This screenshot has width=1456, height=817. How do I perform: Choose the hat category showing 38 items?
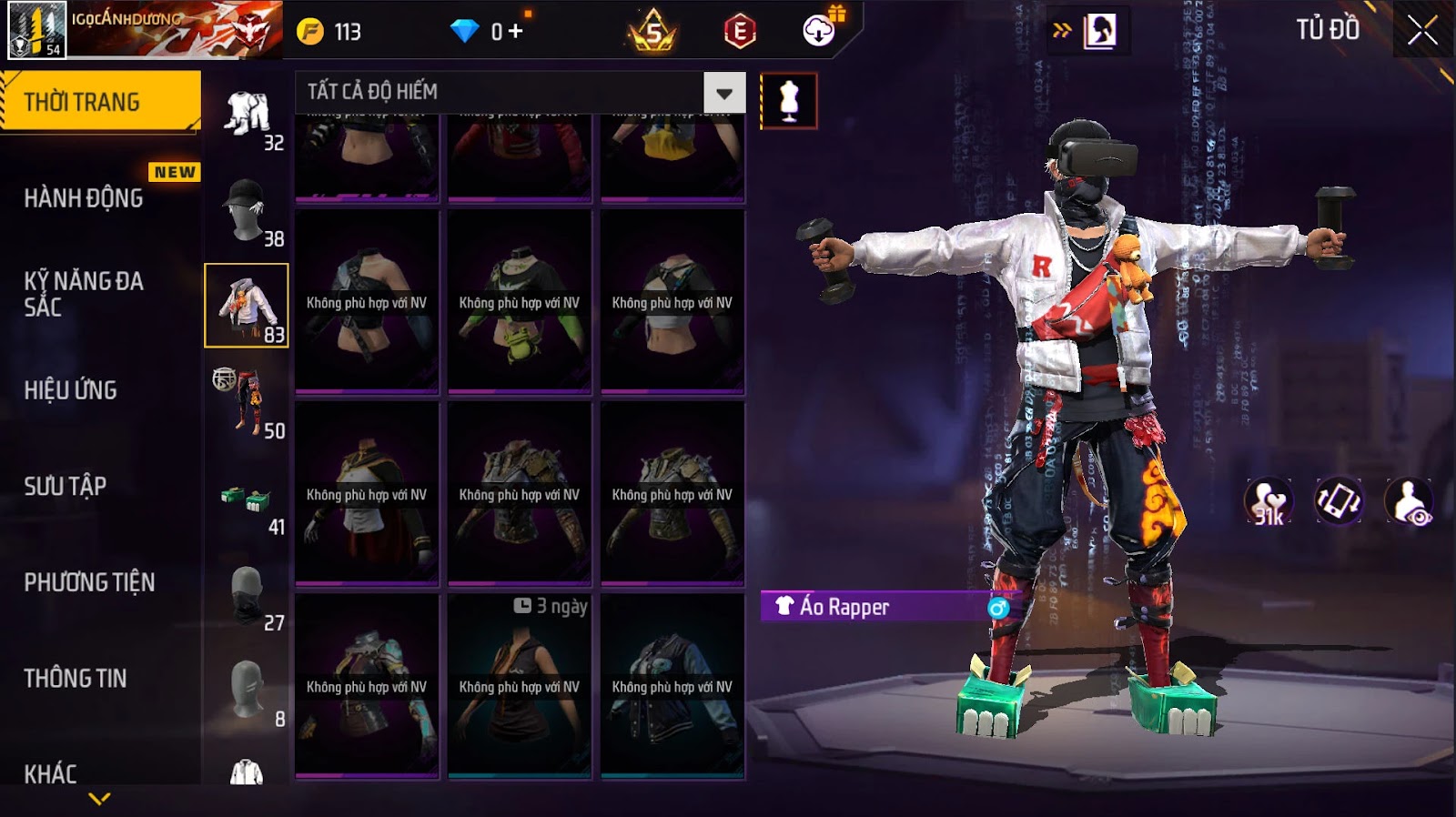tap(248, 211)
